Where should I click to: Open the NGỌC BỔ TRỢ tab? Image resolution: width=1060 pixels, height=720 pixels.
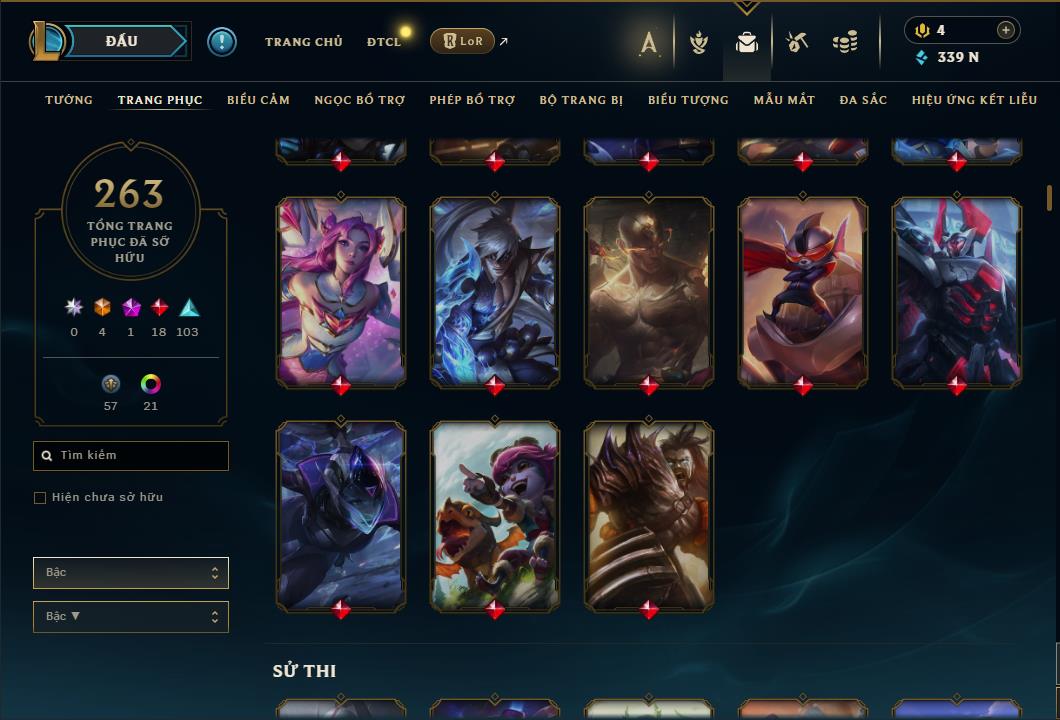point(359,100)
